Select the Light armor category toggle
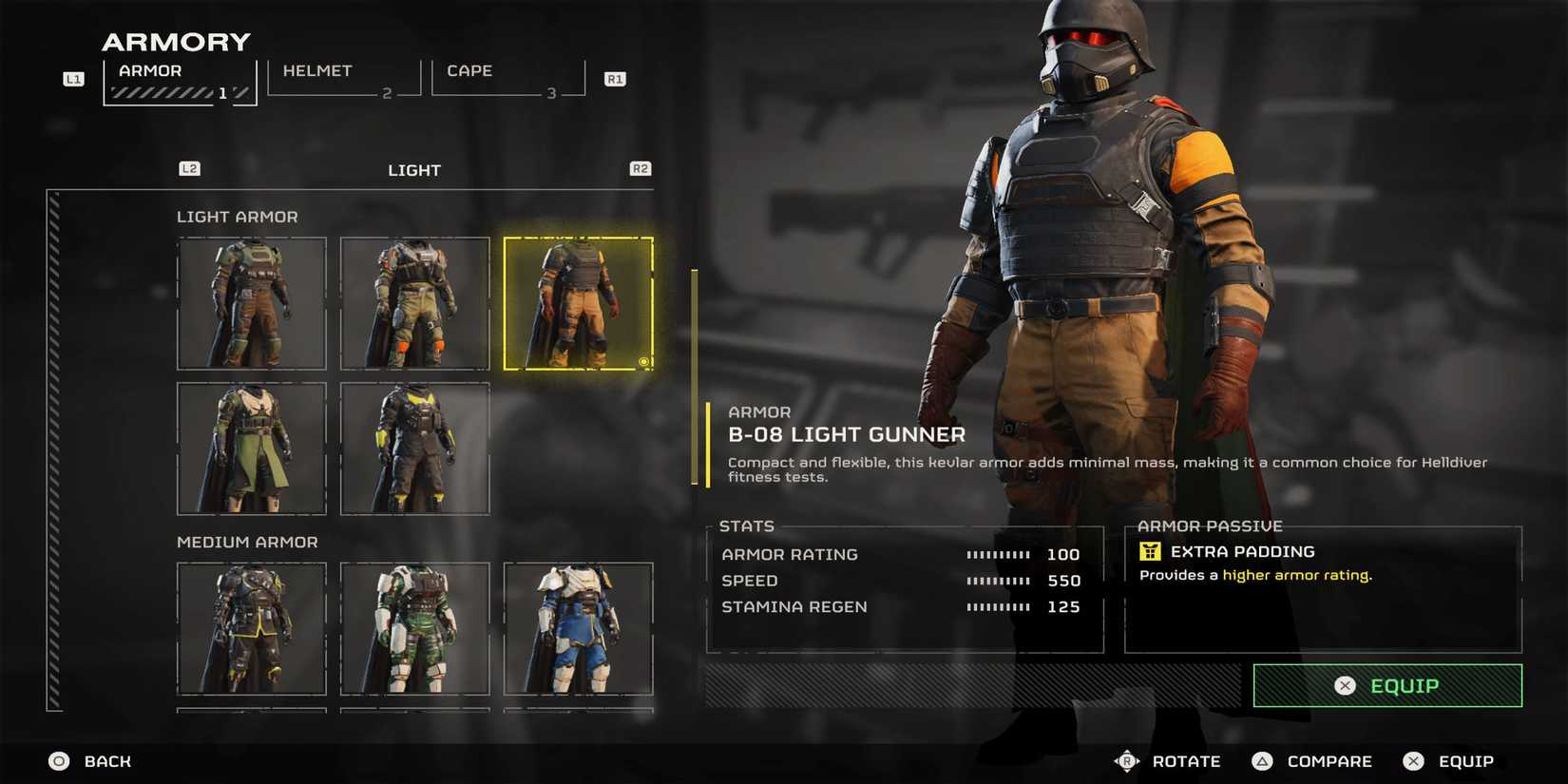This screenshot has width=1568, height=784. pyautogui.click(x=414, y=170)
